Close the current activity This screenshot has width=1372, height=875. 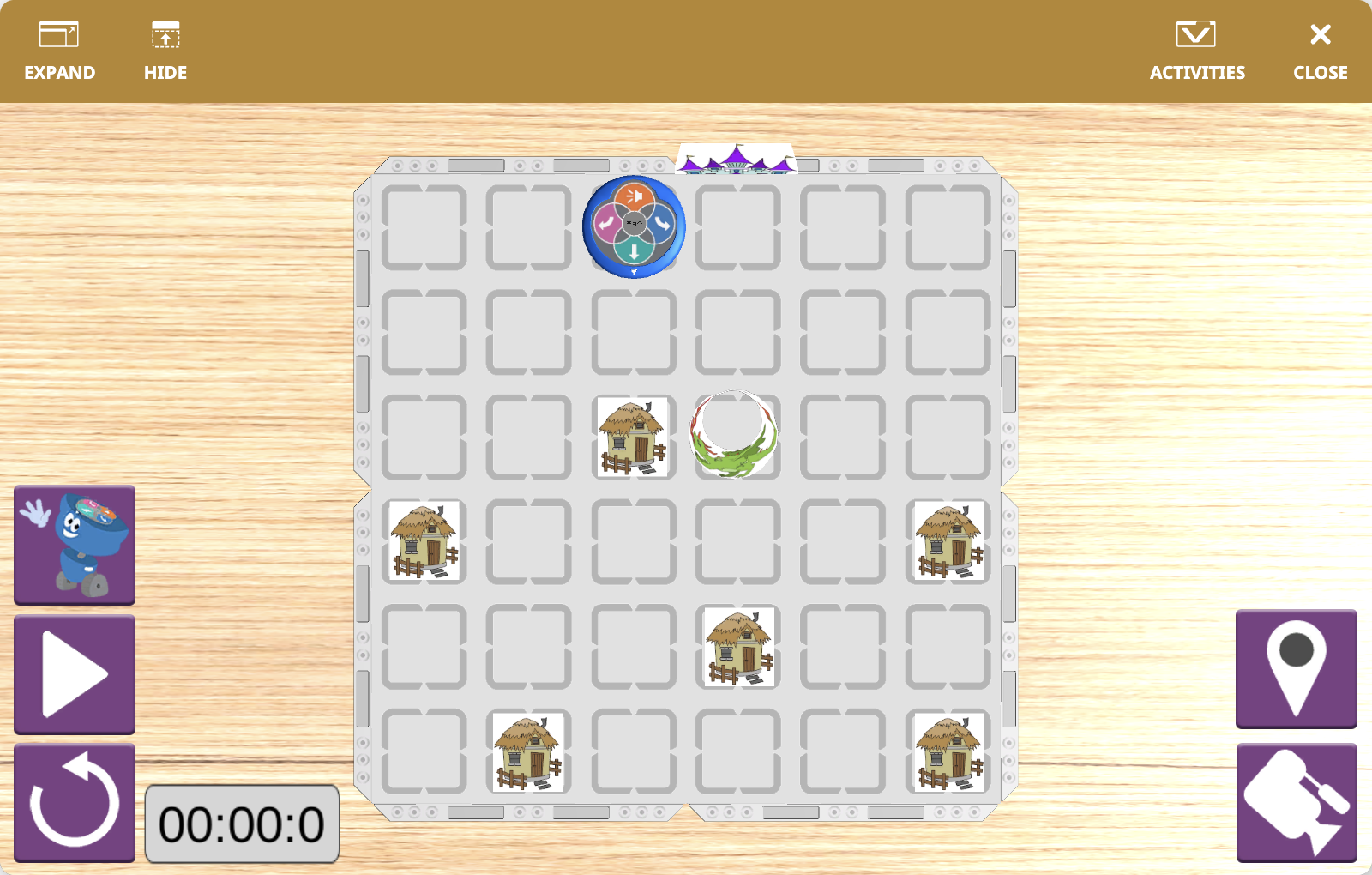(x=1319, y=47)
